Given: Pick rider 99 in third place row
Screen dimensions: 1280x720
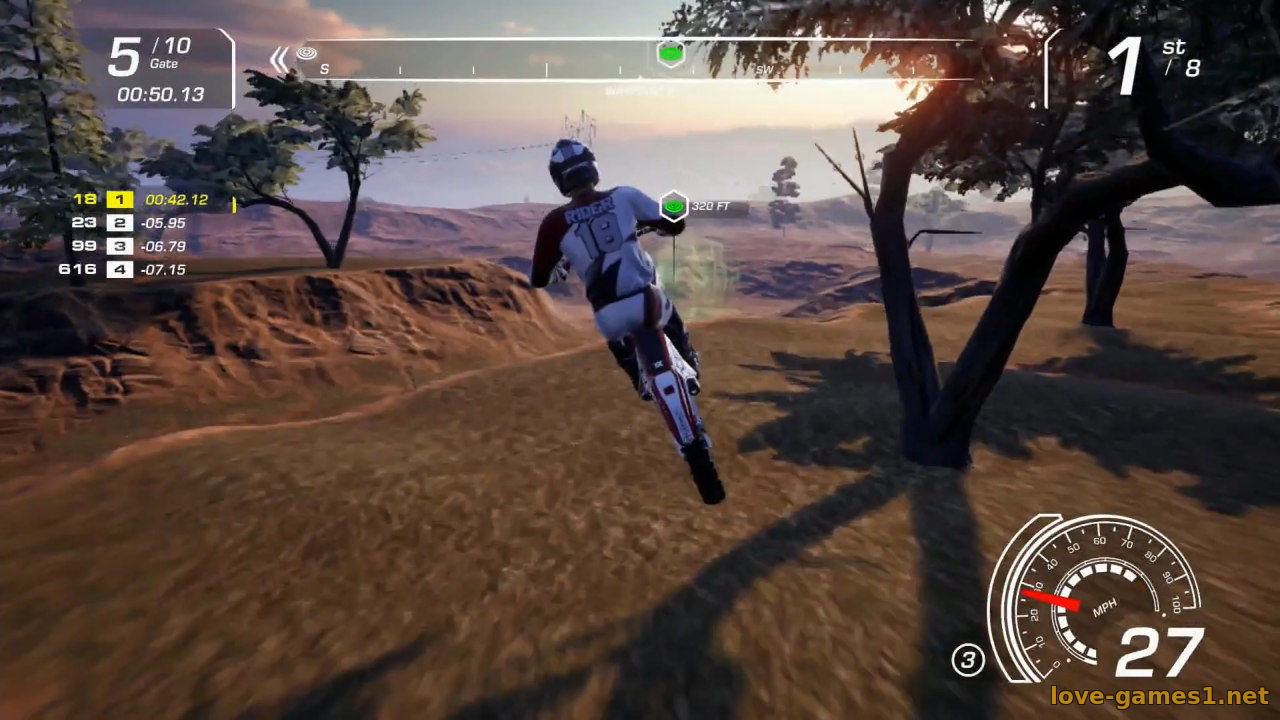Looking at the screenshot, I should coord(85,246).
